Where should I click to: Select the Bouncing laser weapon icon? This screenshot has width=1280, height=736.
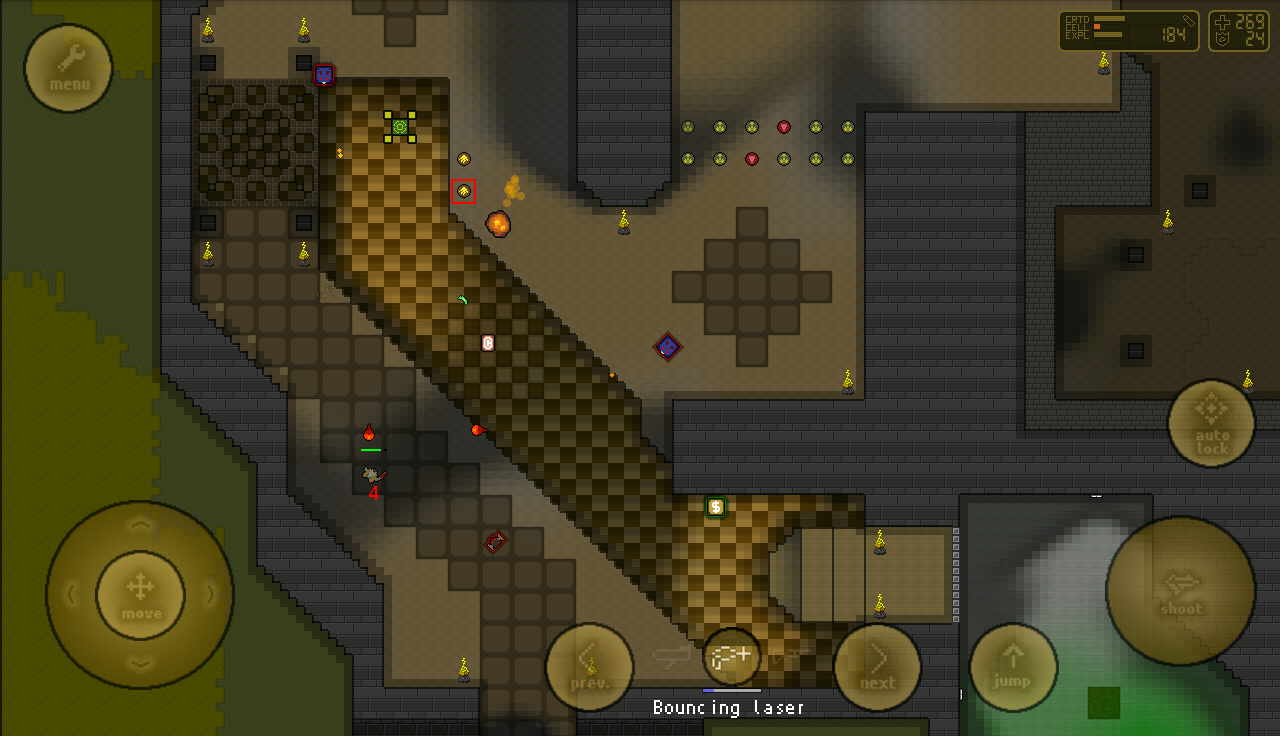click(x=732, y=656)
